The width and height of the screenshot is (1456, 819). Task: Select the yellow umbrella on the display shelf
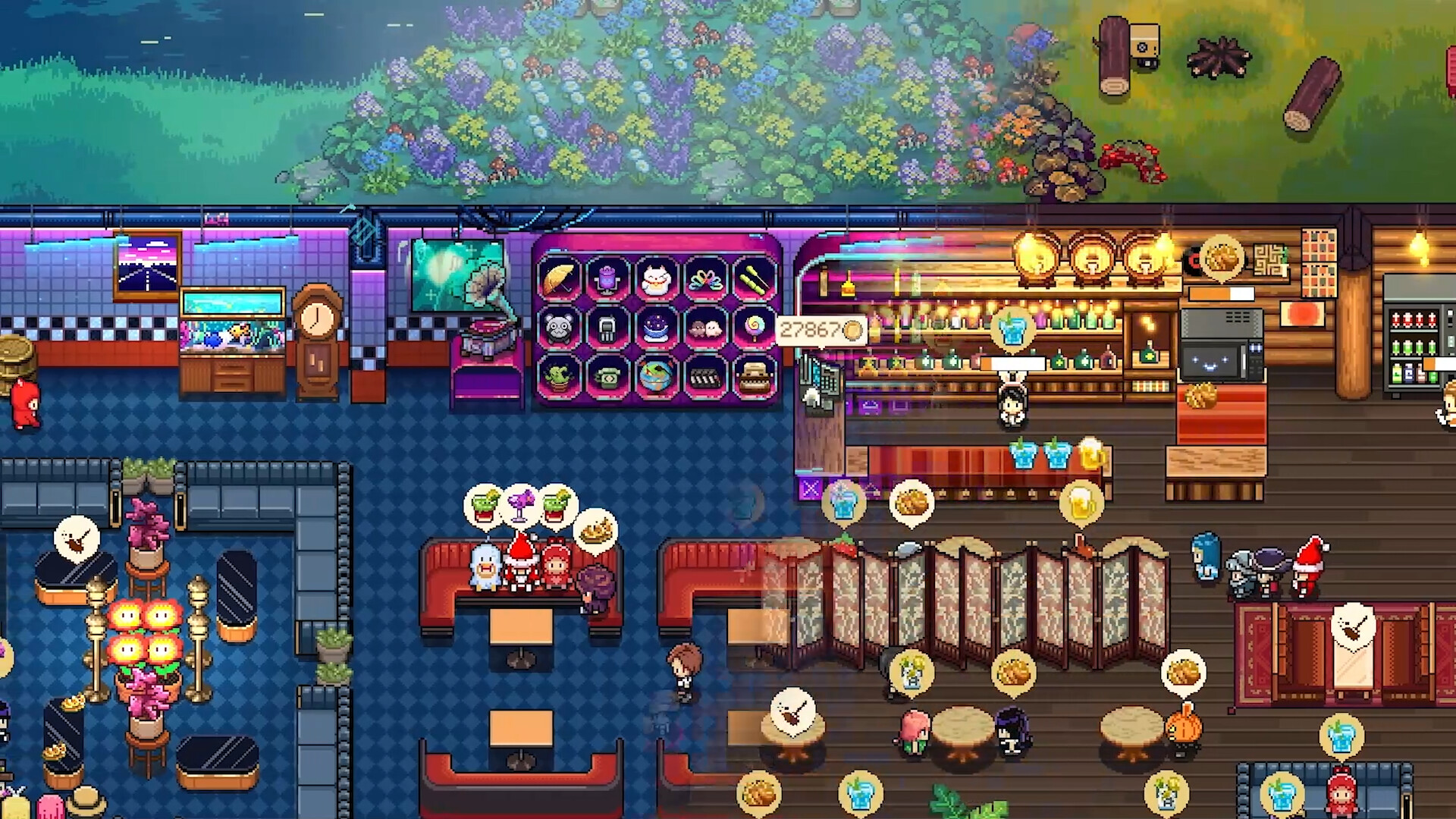click(559, 280)
